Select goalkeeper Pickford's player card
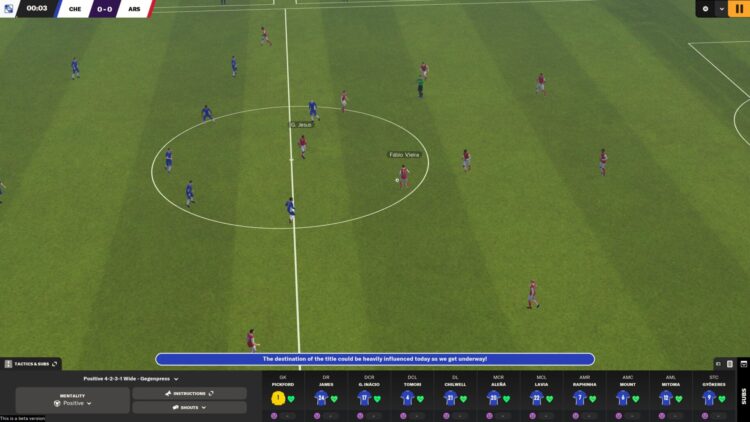750x422 pixels. point(278,398)
